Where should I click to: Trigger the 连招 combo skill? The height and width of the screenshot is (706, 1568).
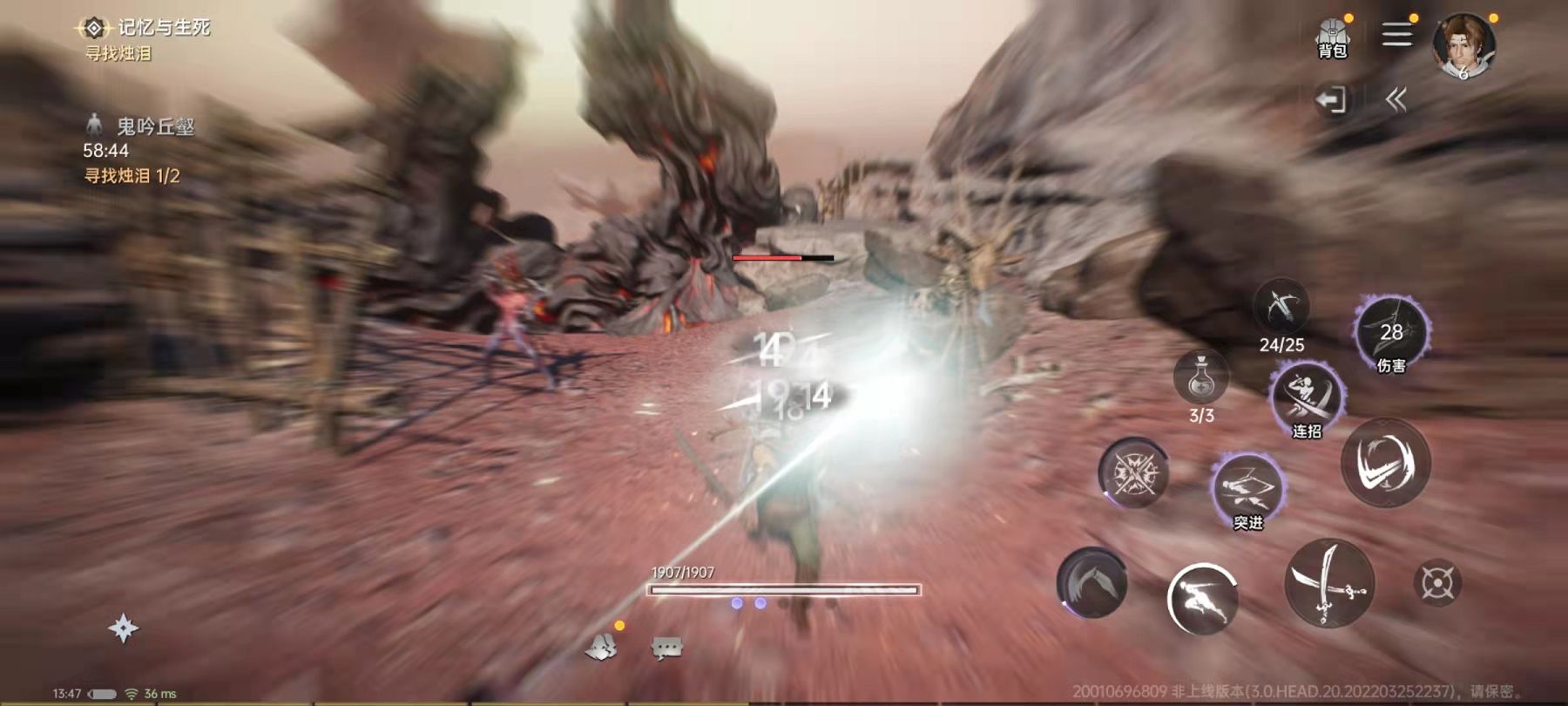[x=1306, y=399]
